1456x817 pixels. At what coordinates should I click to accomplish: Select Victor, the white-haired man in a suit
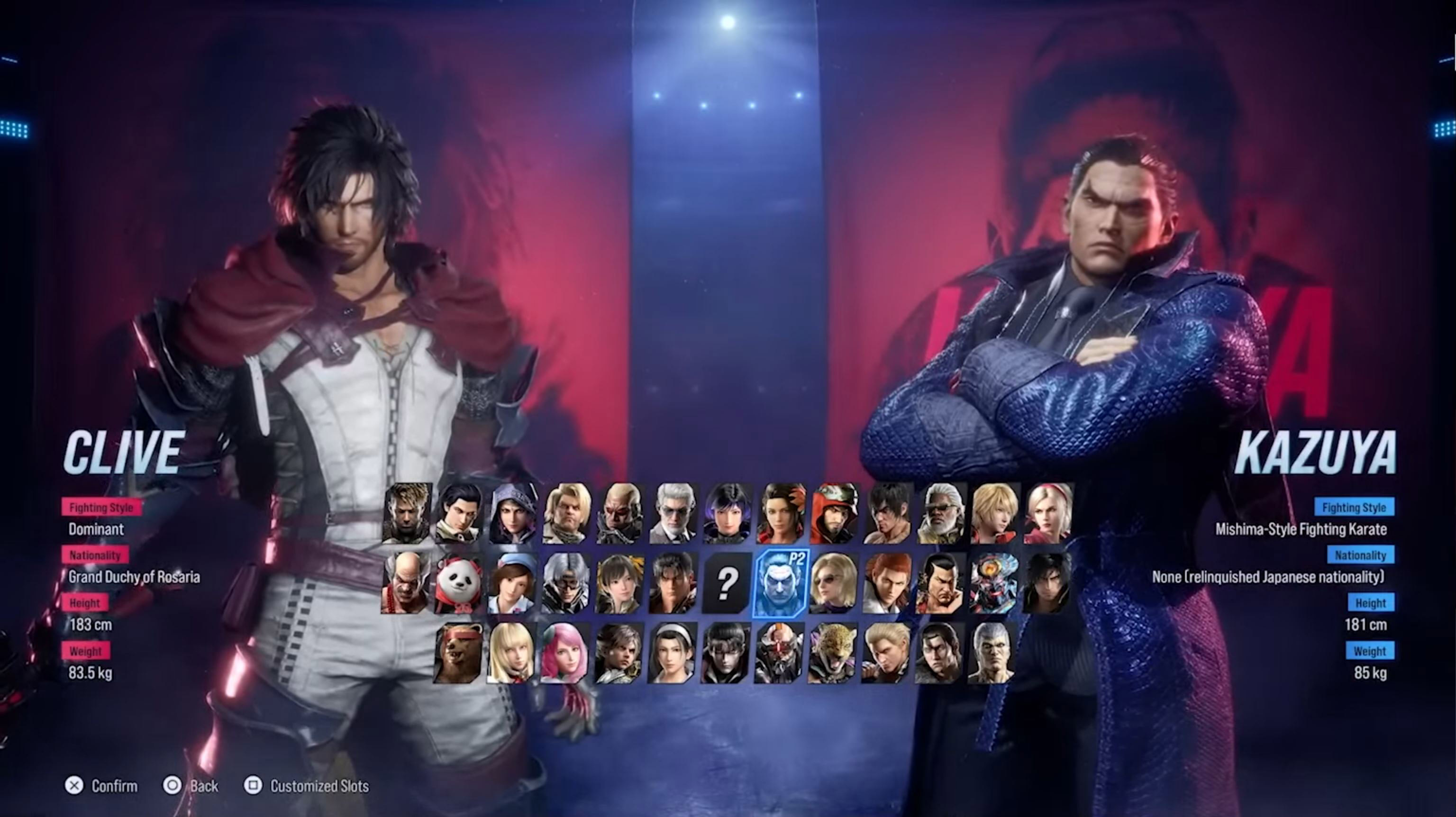pyautogui.click(x=673, y=513)
